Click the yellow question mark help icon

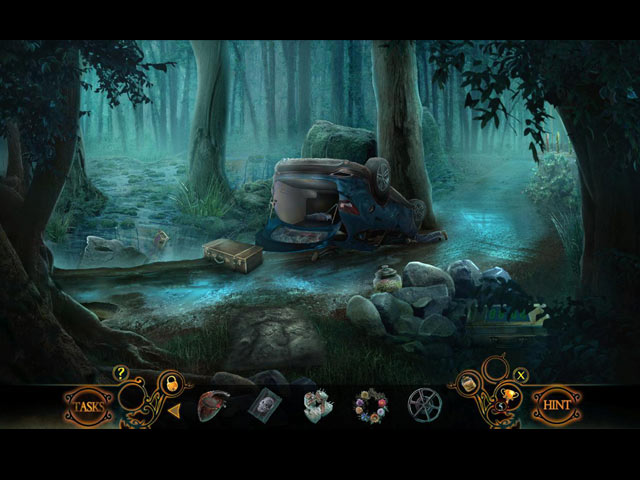[x=121, y=373]
